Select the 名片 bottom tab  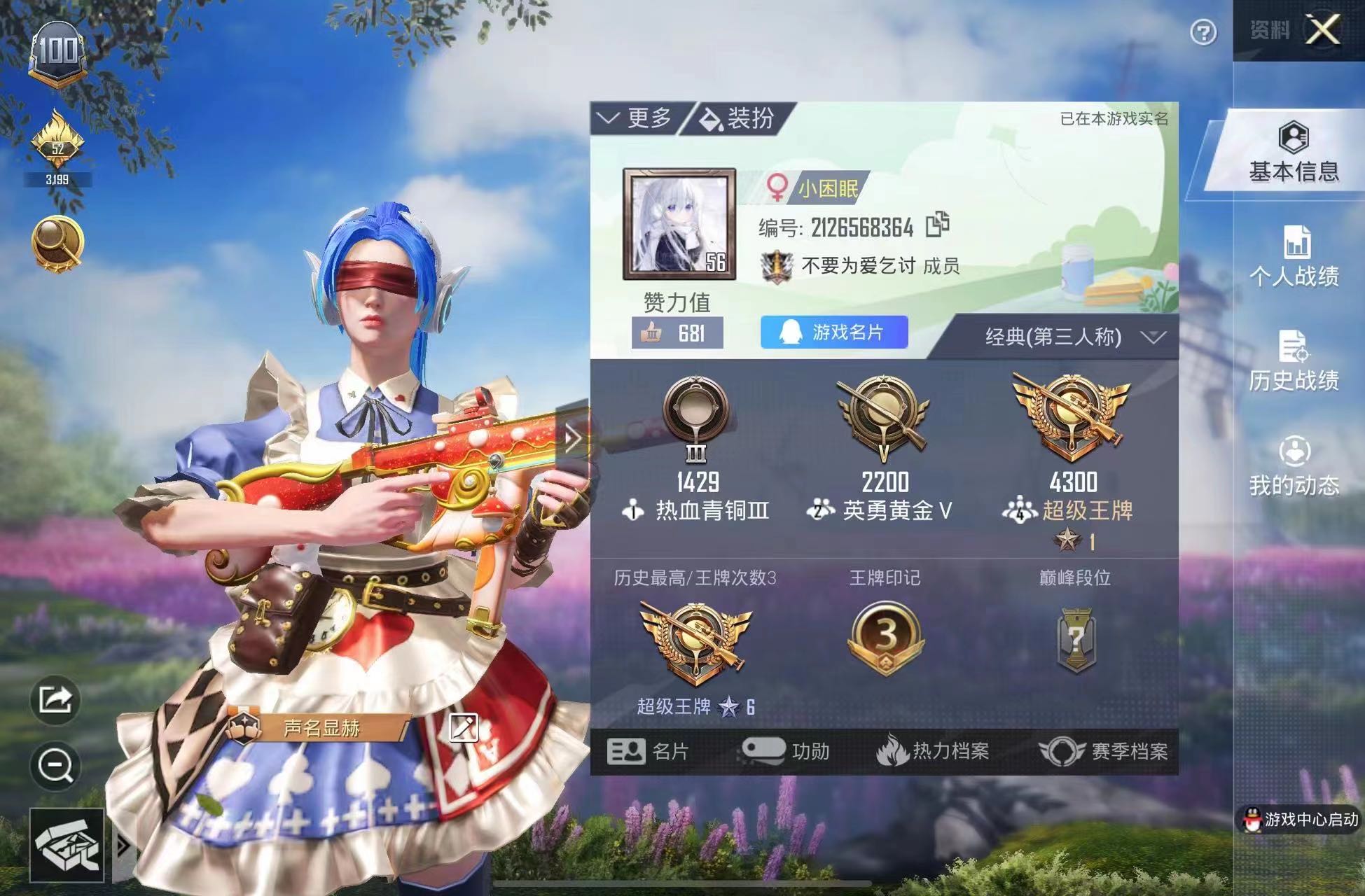pos(649,751)
